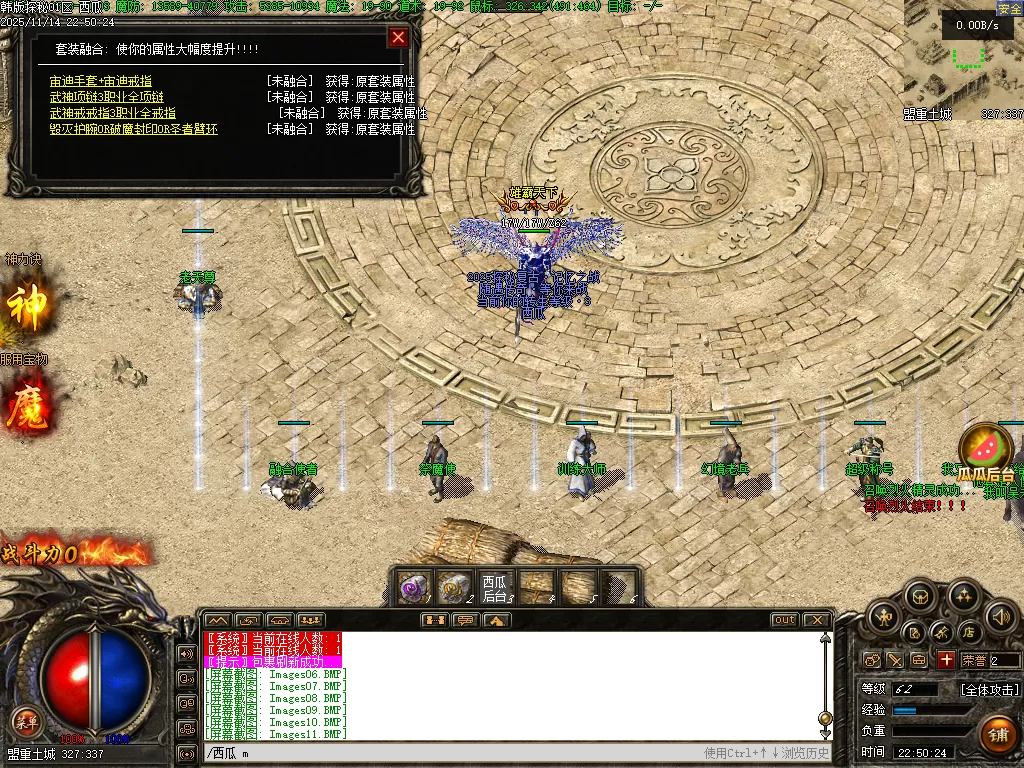Click the orange 铺 stall button
The width and height of the screenshot is (1024, 768).
point(997,734)
